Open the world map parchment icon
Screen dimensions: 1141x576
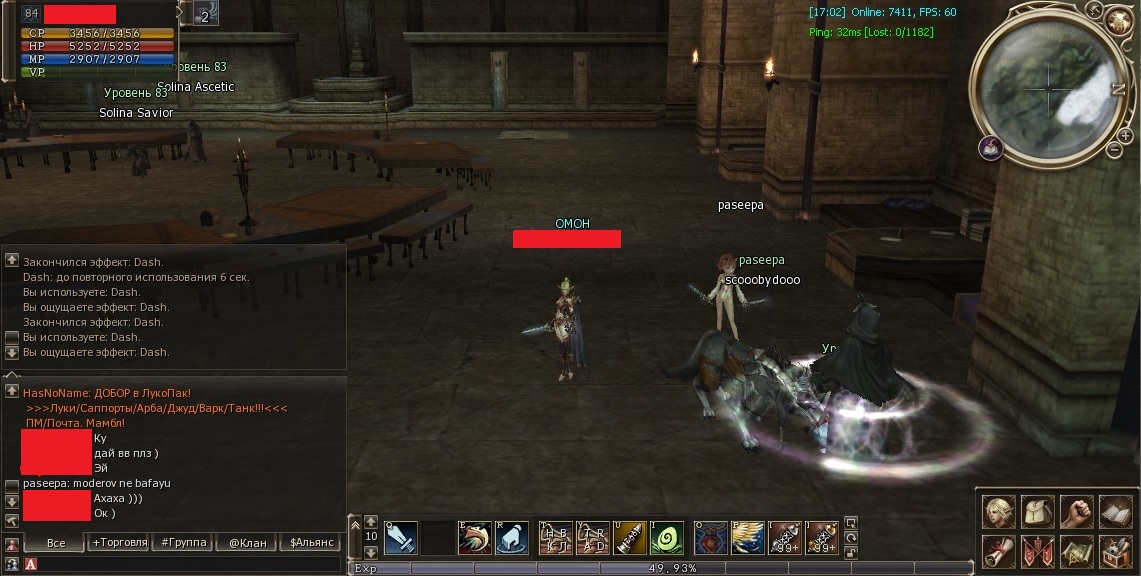point(1077,551)
